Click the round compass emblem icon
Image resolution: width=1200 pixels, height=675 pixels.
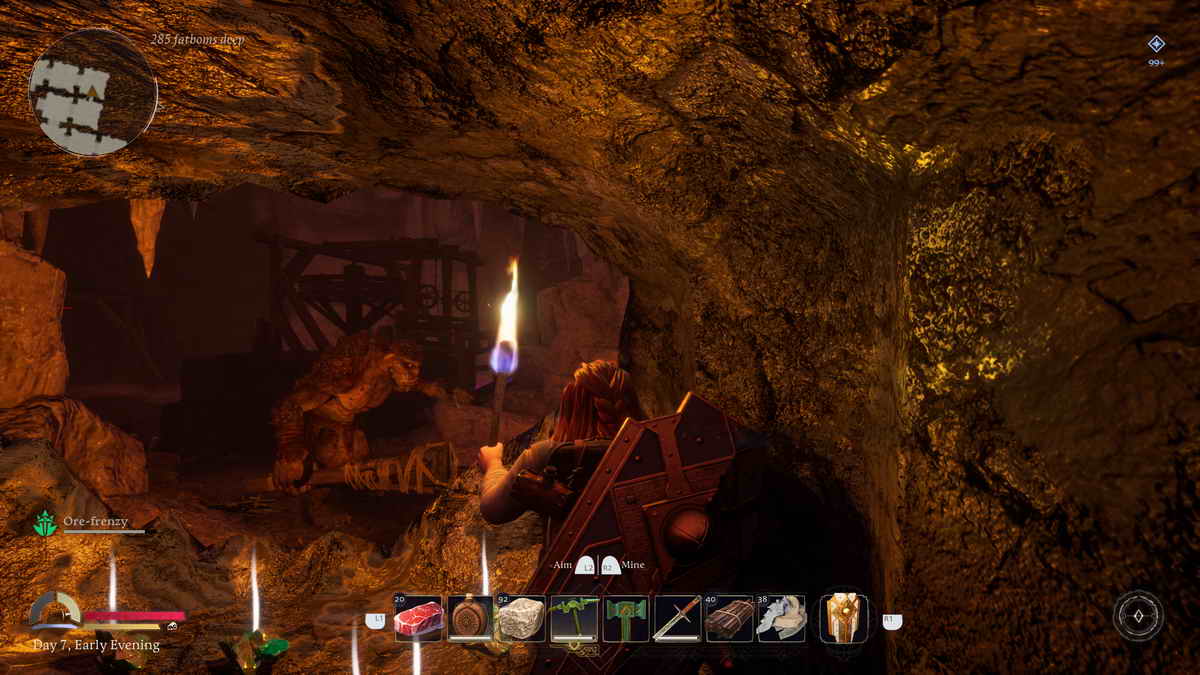[1138, 616]
